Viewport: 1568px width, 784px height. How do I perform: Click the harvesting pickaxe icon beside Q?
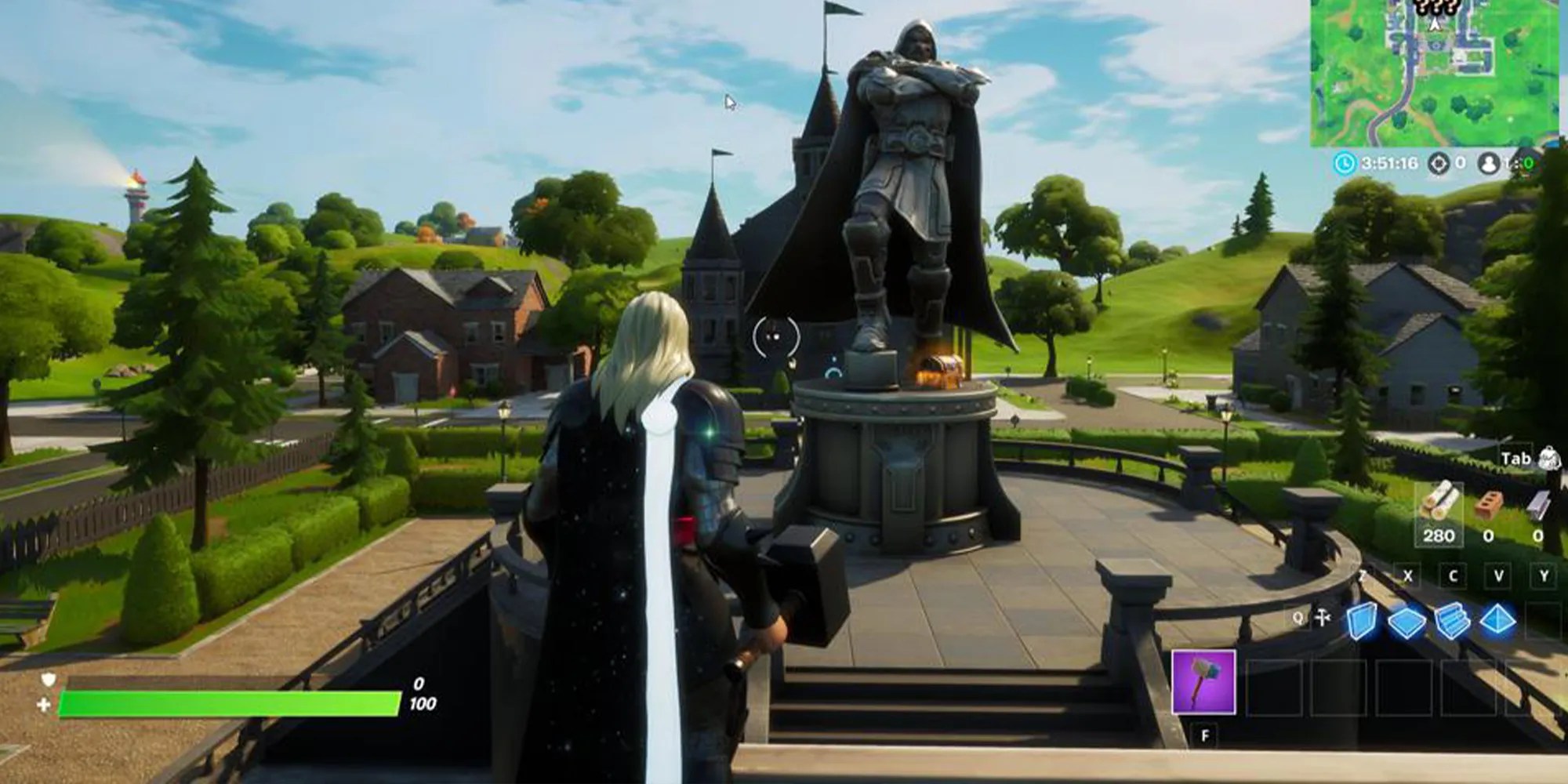pyautogui.click(x=1324, y=616)
